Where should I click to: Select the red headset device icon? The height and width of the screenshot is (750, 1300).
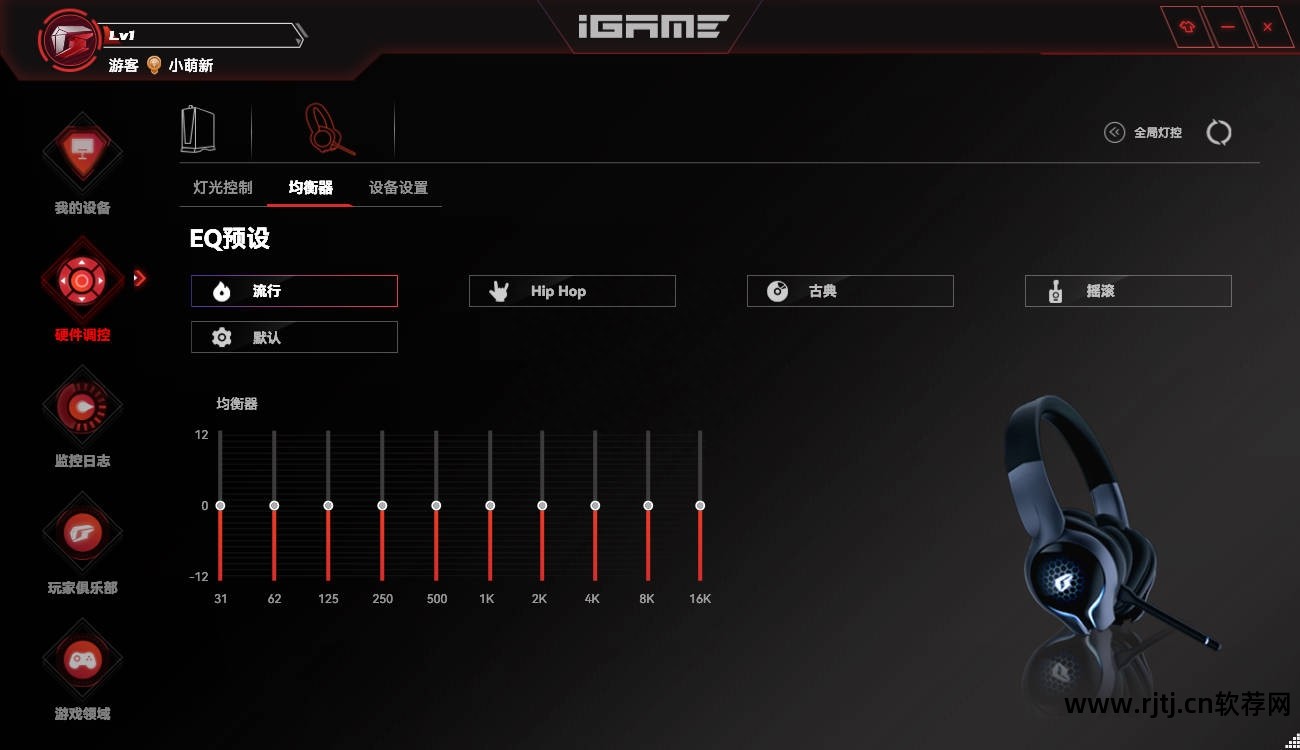327,129
